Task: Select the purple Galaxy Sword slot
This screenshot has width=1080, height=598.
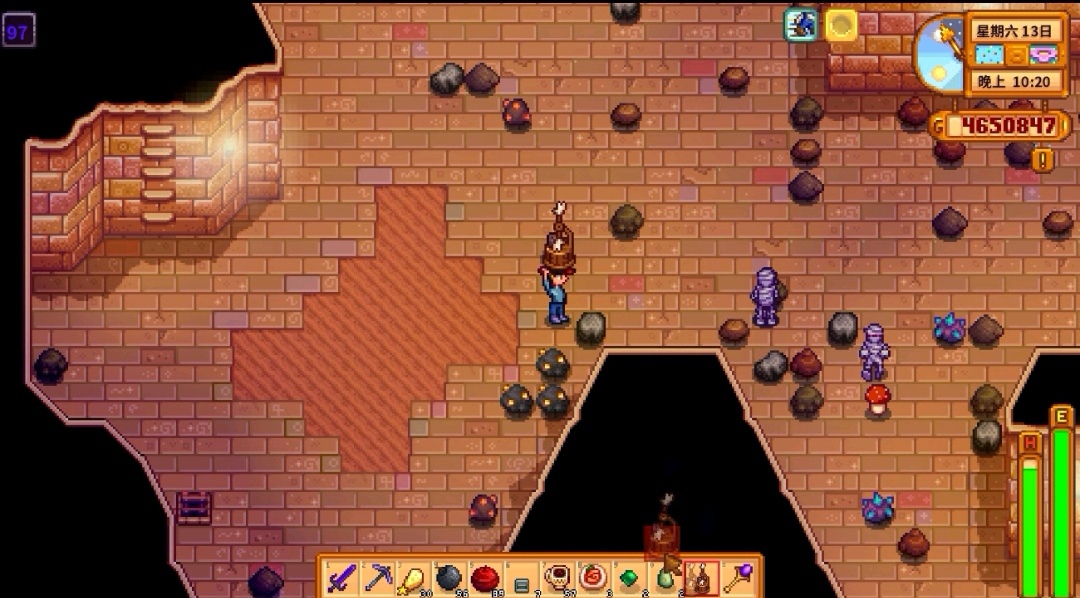Action: [x=342, y=577]
